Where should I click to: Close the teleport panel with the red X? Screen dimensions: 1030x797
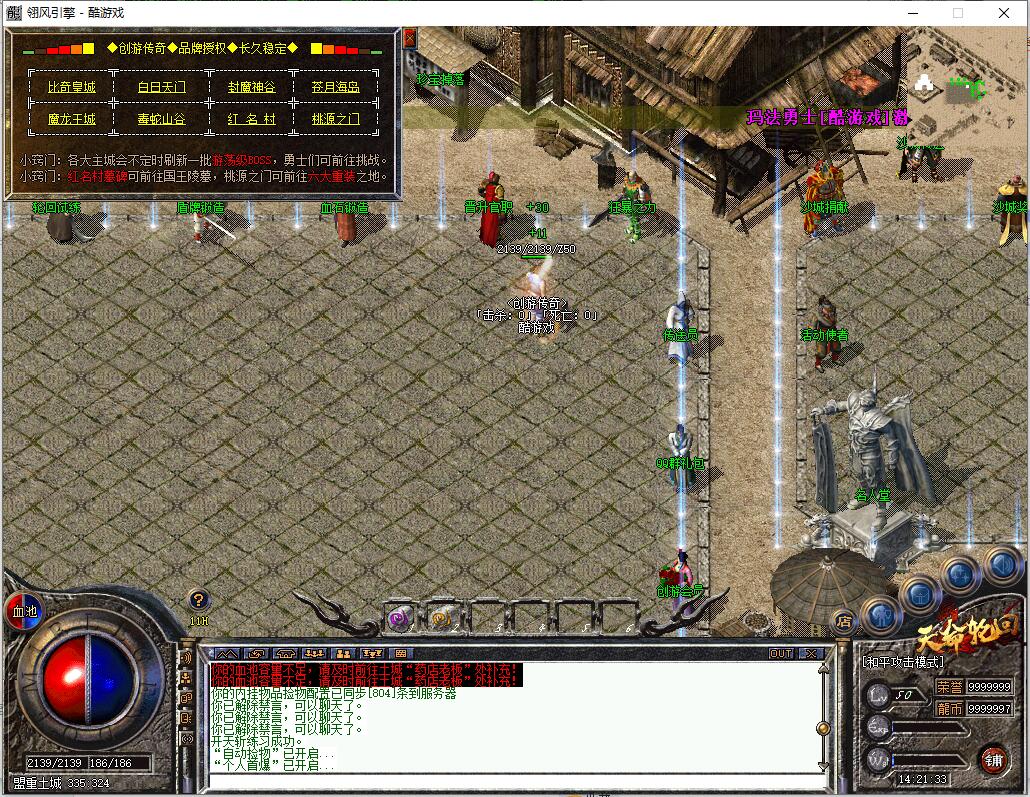409,38
